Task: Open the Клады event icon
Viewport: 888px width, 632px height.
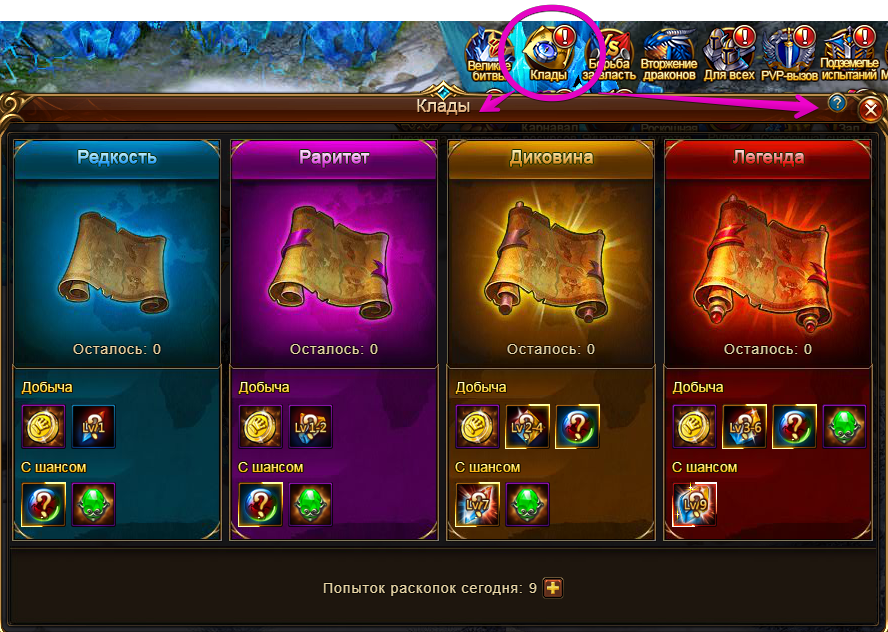Action: 549,55
